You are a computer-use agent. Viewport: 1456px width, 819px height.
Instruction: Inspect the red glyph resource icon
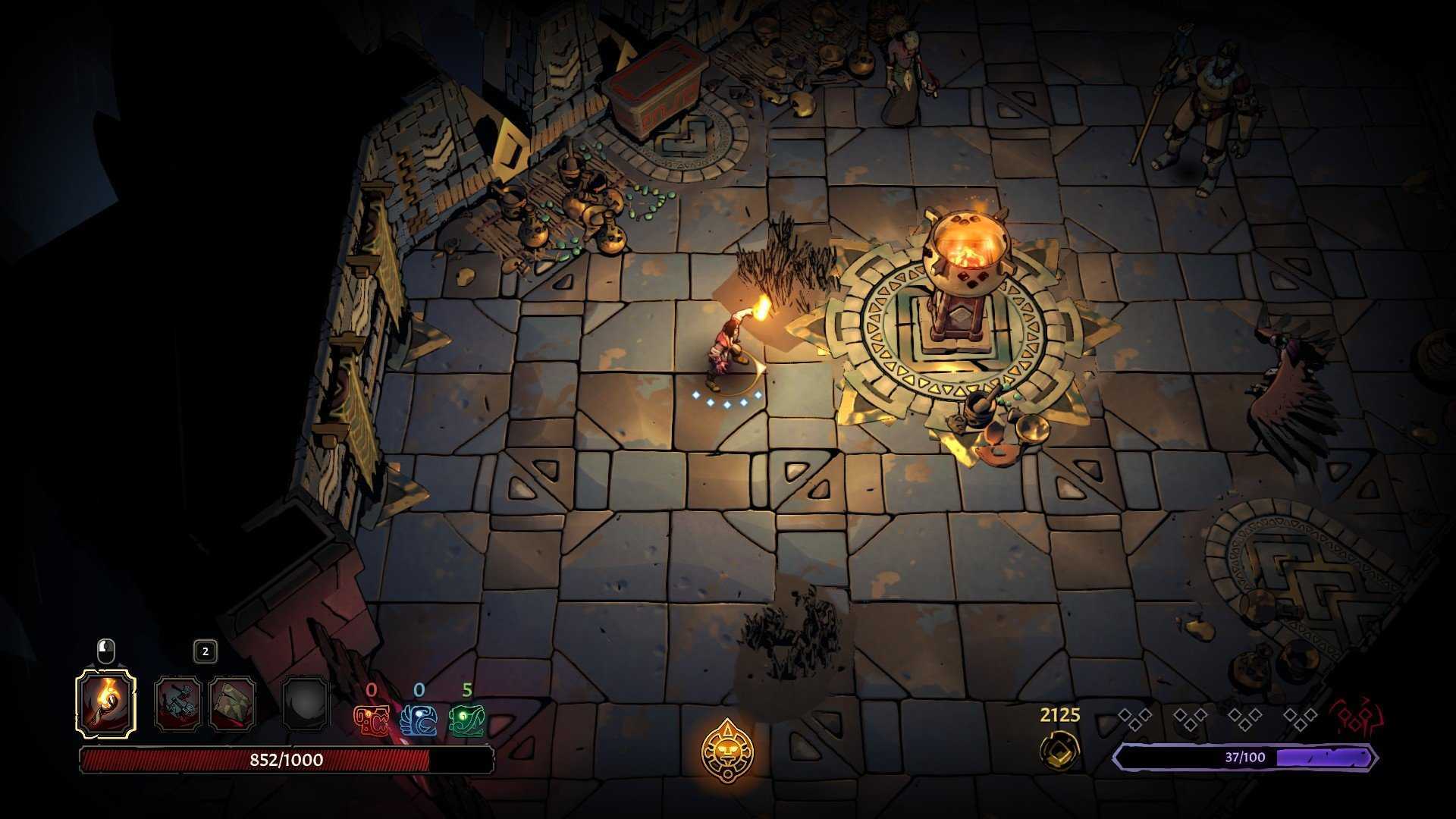372,720
